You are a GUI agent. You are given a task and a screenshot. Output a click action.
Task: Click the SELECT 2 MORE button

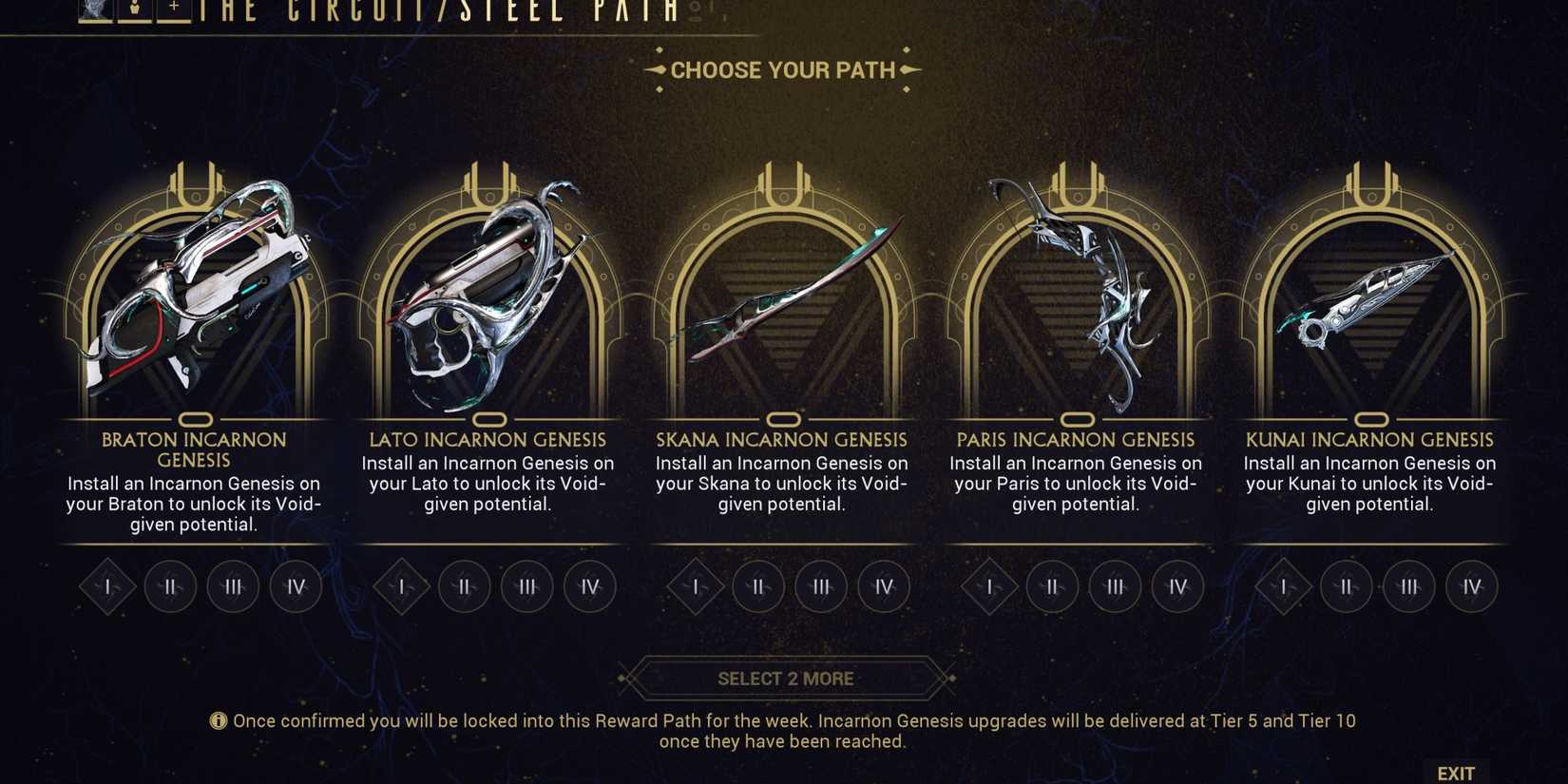click(784, 678)
